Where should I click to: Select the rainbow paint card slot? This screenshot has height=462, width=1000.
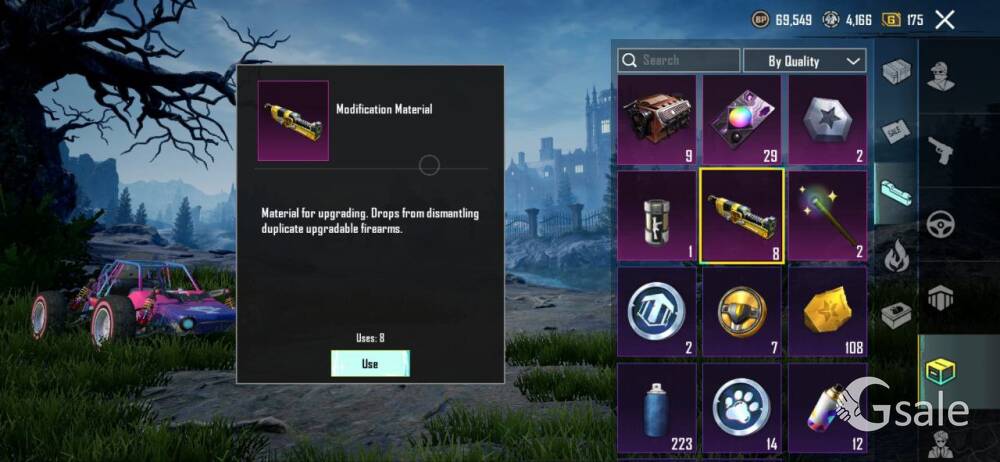pyautogui.click(x=741, y=120)
